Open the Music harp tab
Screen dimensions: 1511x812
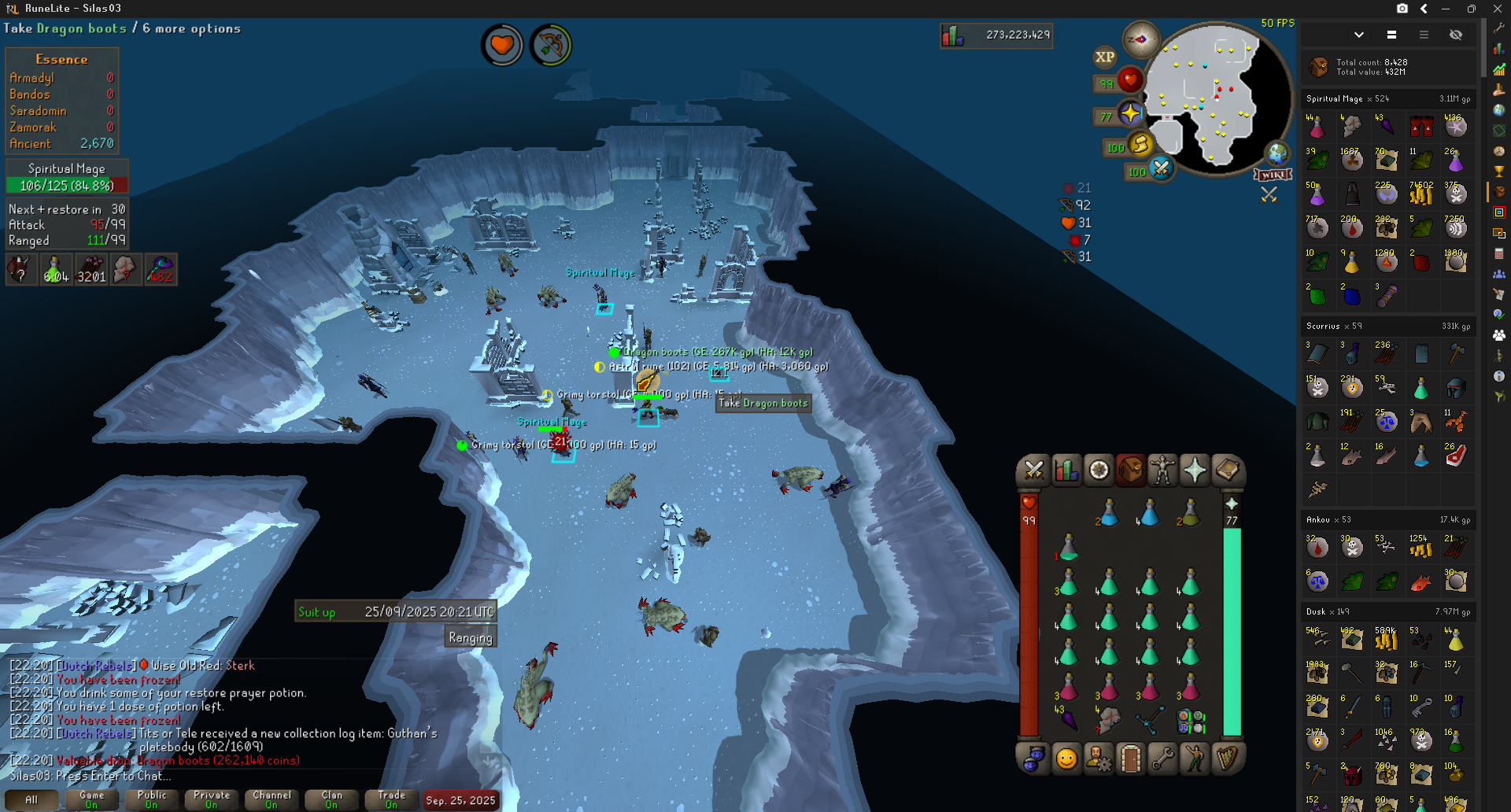(x=1226, y=759)
